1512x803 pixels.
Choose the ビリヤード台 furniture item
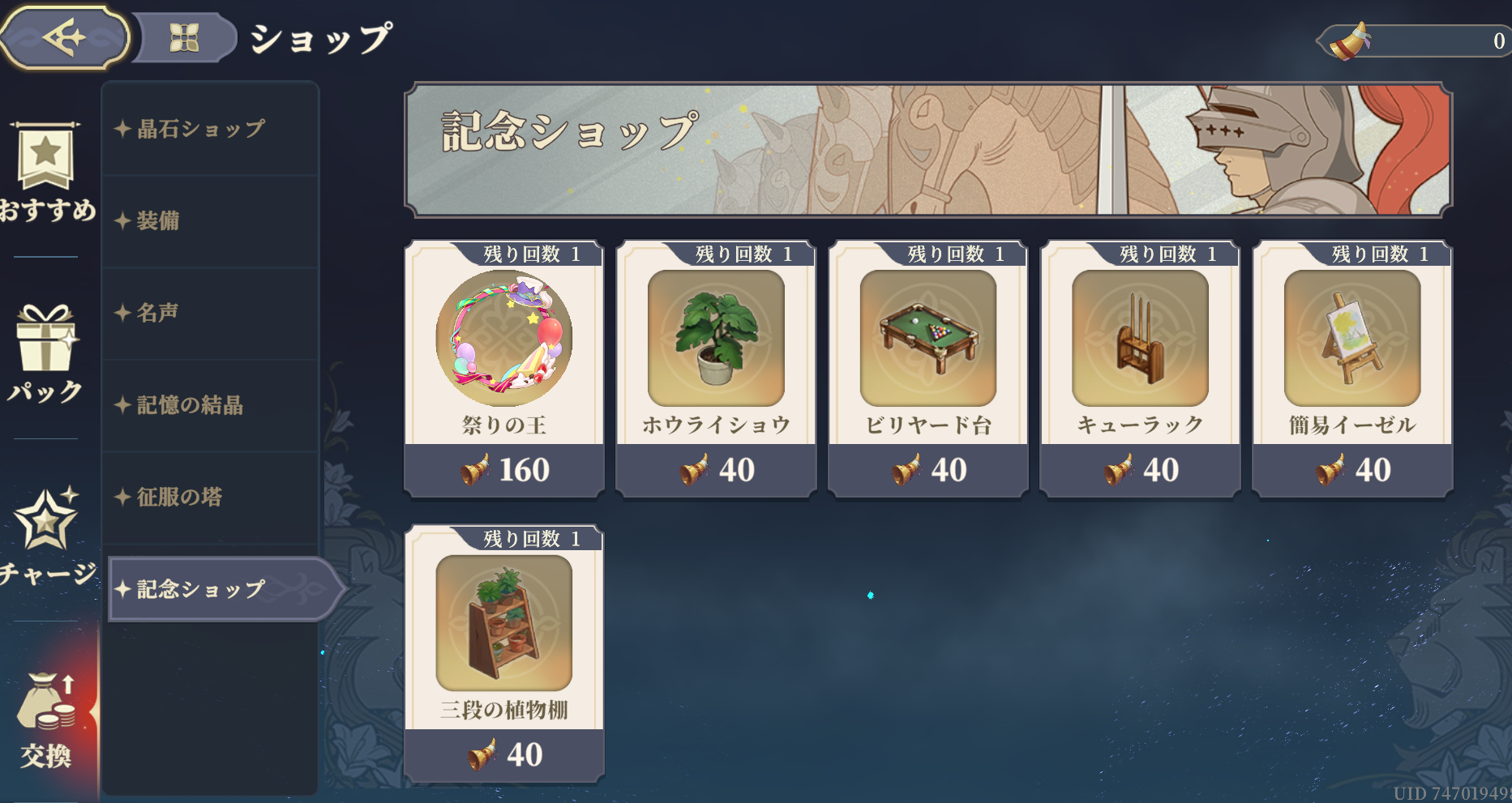click(x=928, y=369)
